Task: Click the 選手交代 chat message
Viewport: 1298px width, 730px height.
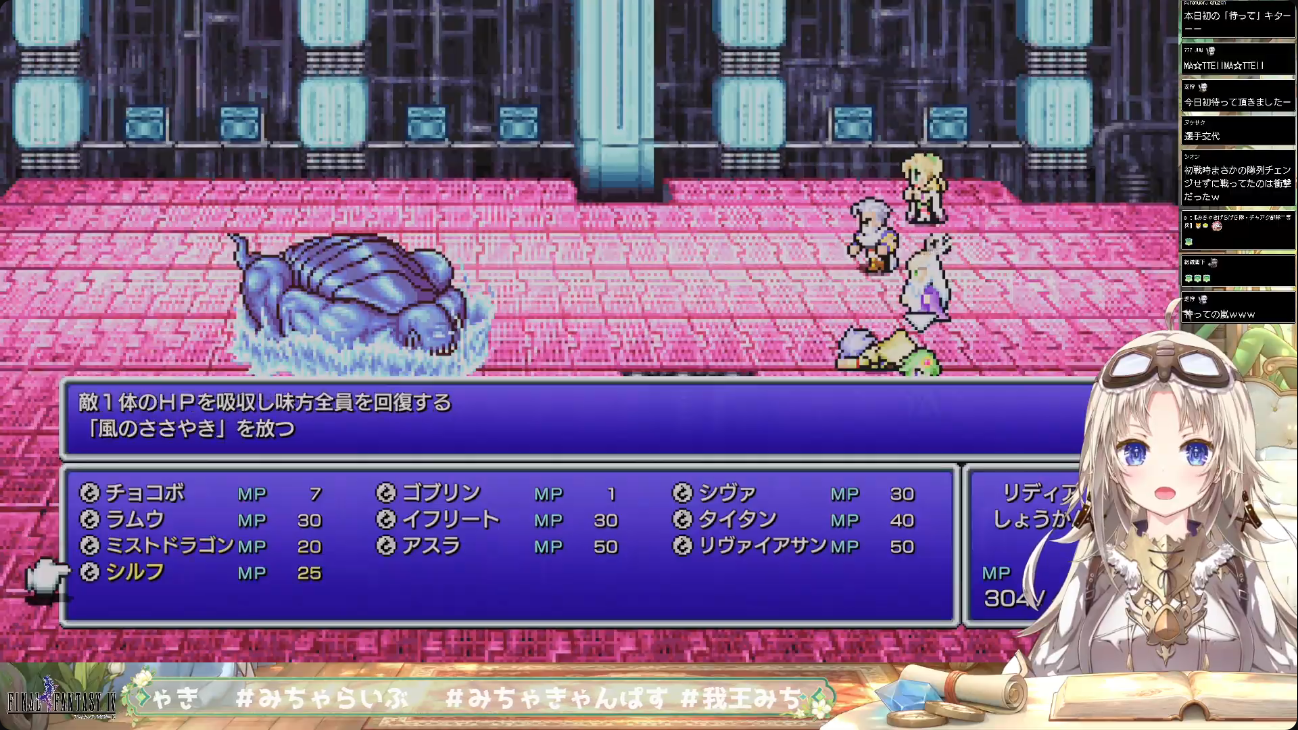Action: pyautogui.click(x=1202, y=135)
